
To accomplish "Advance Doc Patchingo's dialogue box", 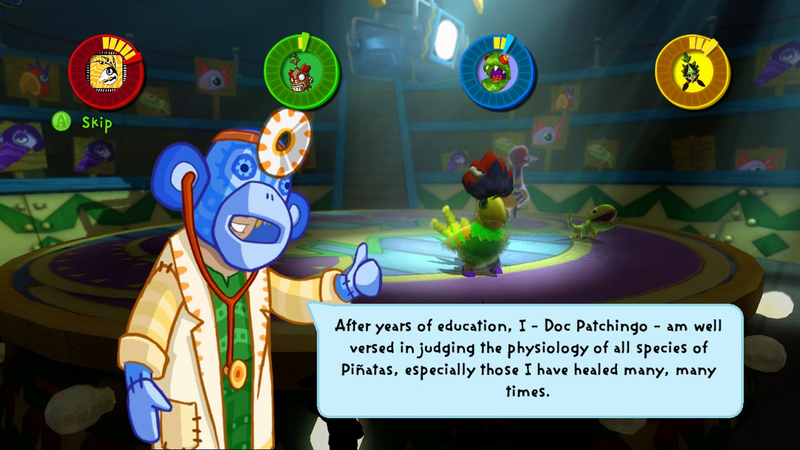I will tap(530, 360).
